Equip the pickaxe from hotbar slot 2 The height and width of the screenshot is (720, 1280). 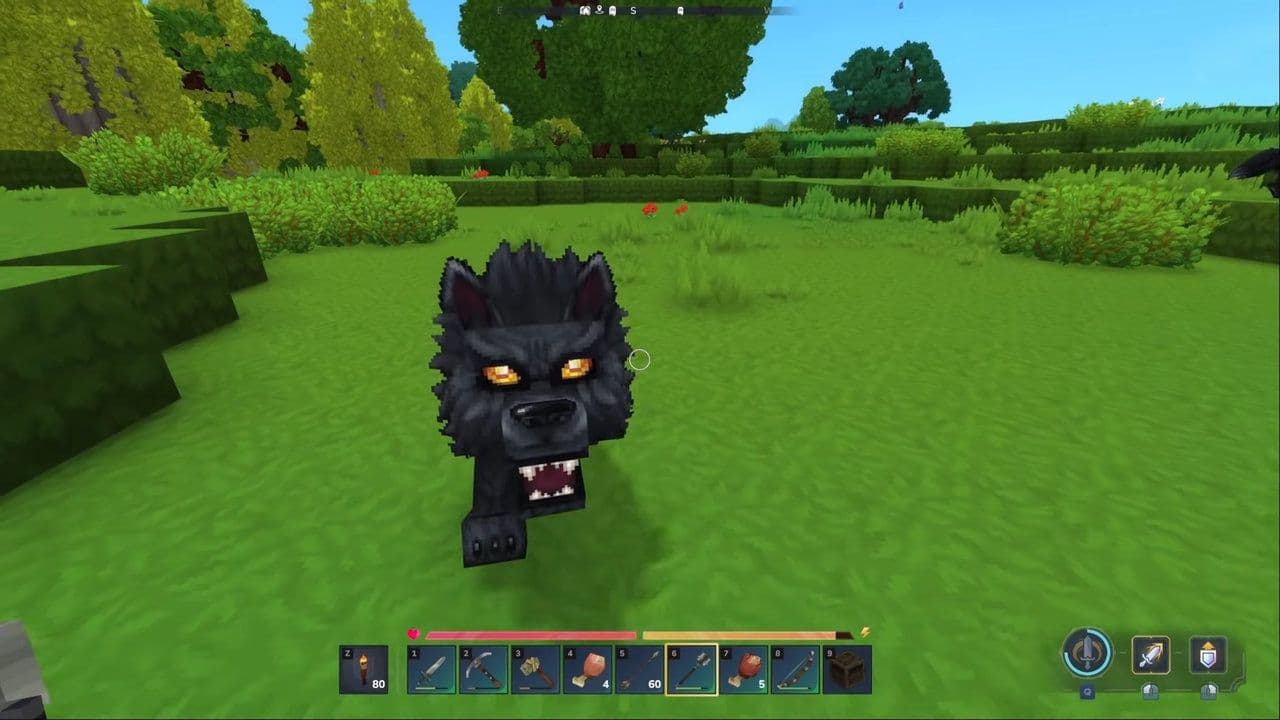coord(483,669)
